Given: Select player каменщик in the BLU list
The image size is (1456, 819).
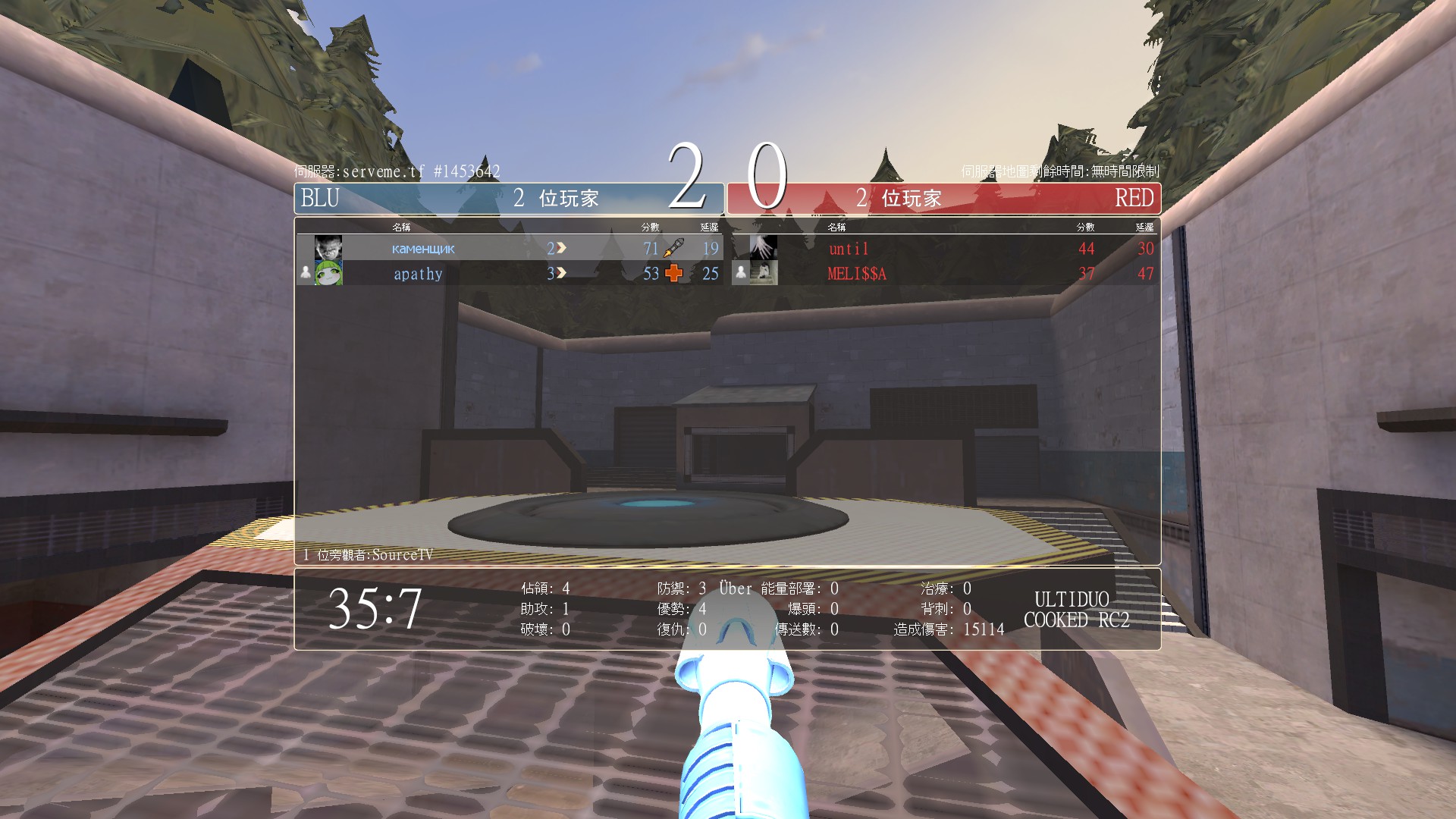Looking at the screenshot, I should coord(423,249).
